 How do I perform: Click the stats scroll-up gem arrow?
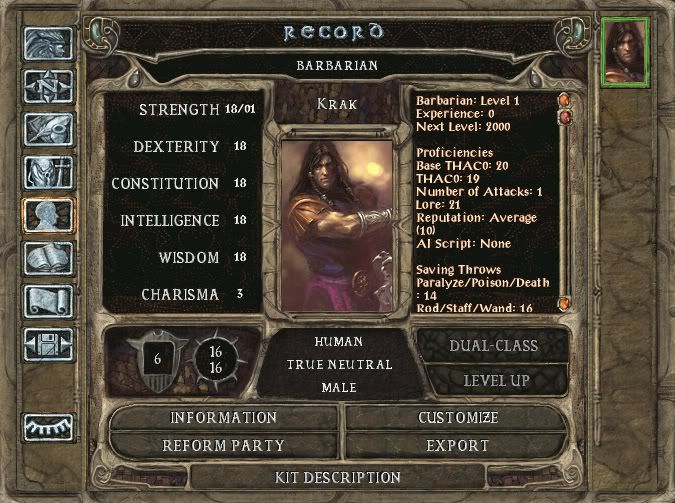click(564, 100)
